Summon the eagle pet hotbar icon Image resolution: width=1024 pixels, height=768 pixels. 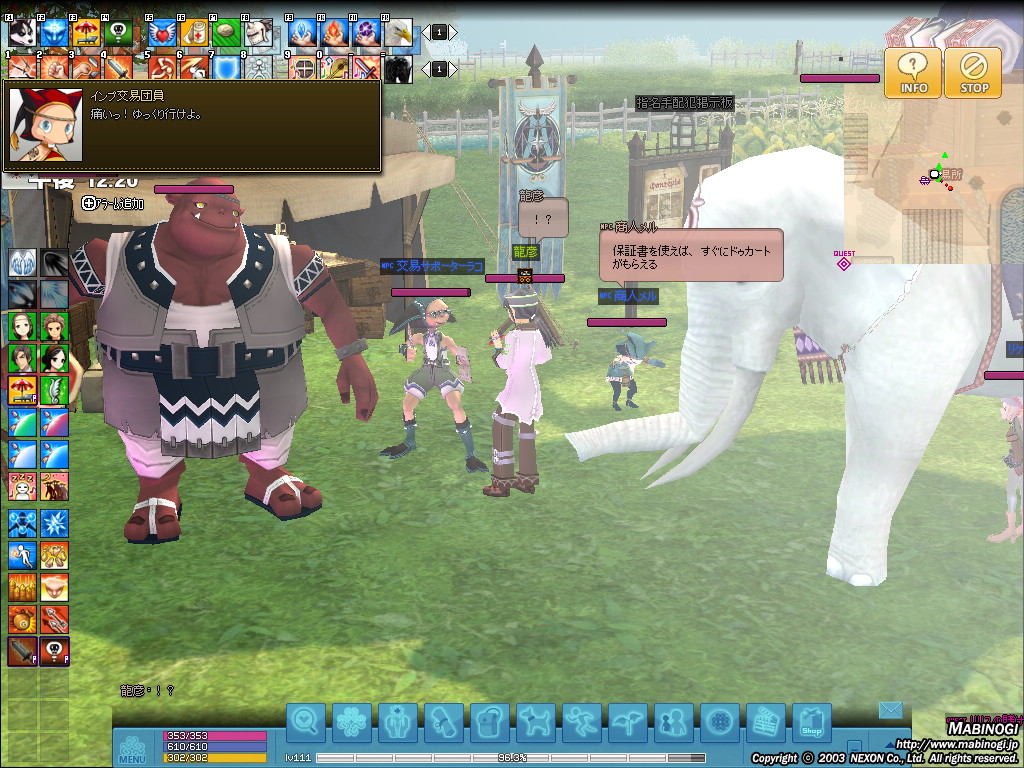[399, 33]
